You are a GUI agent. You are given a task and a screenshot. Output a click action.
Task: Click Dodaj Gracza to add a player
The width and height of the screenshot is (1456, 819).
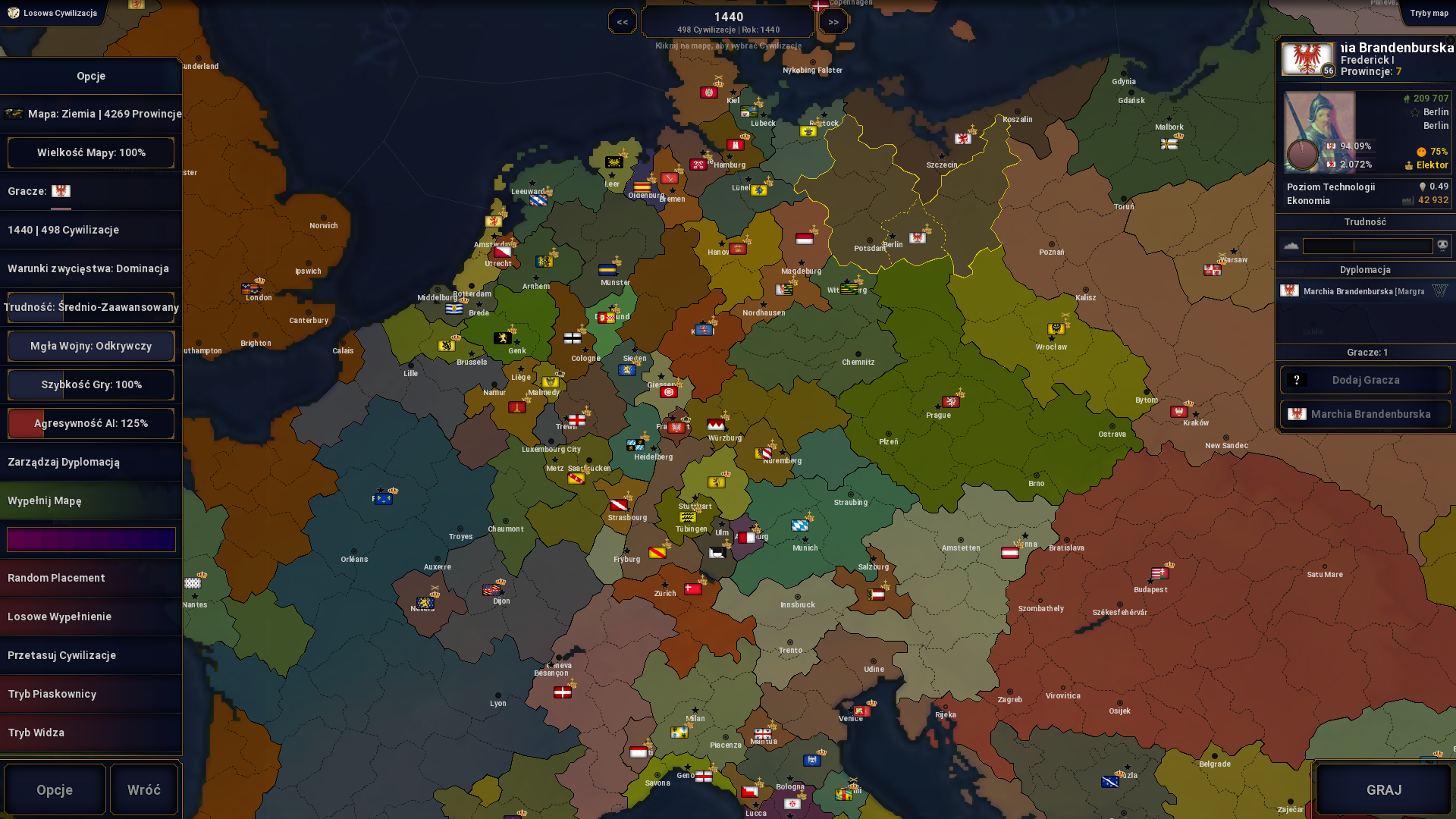point(1365,380)
